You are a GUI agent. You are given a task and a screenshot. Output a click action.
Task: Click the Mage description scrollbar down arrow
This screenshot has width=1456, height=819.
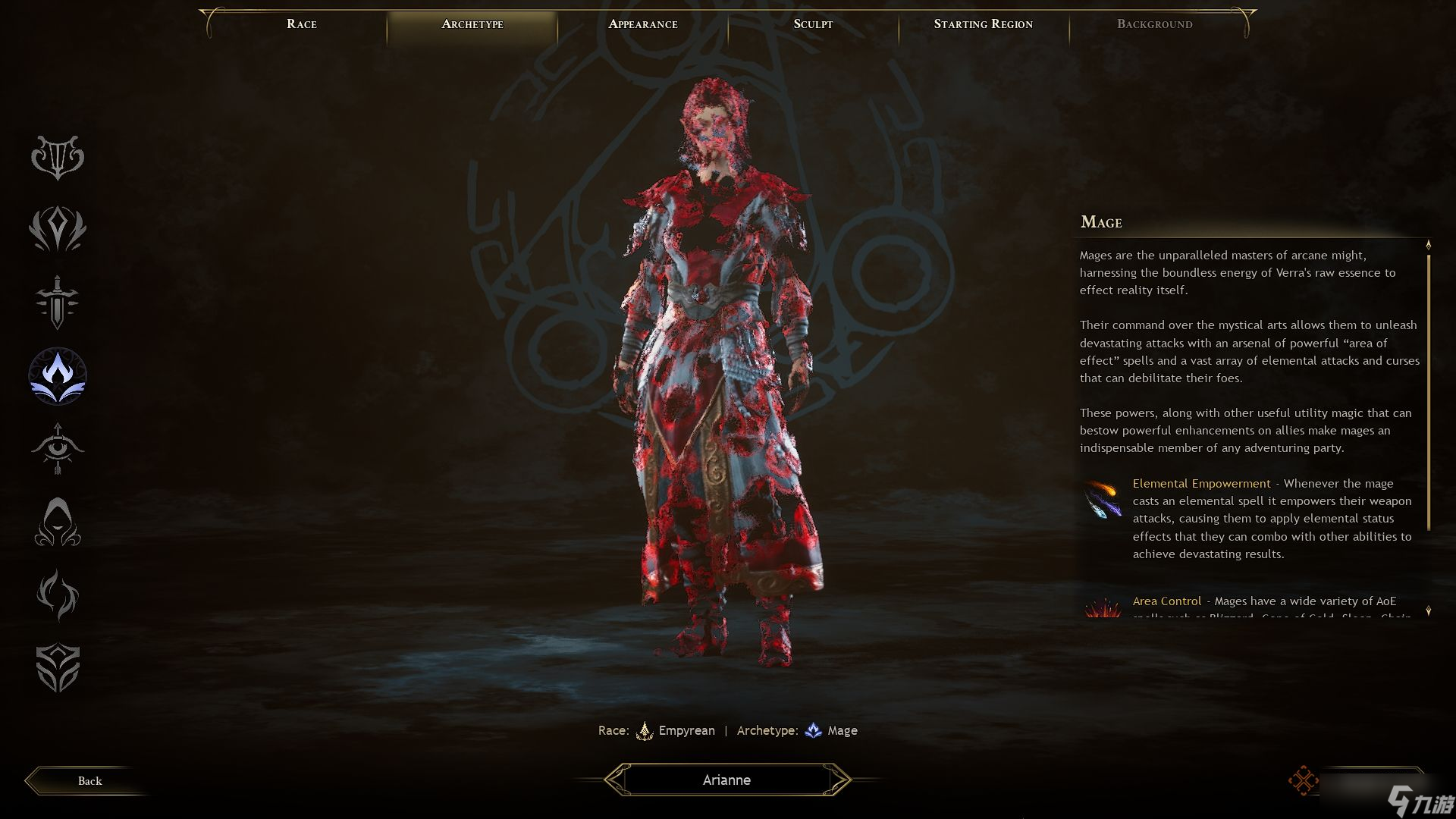[x=1429, y=610]
